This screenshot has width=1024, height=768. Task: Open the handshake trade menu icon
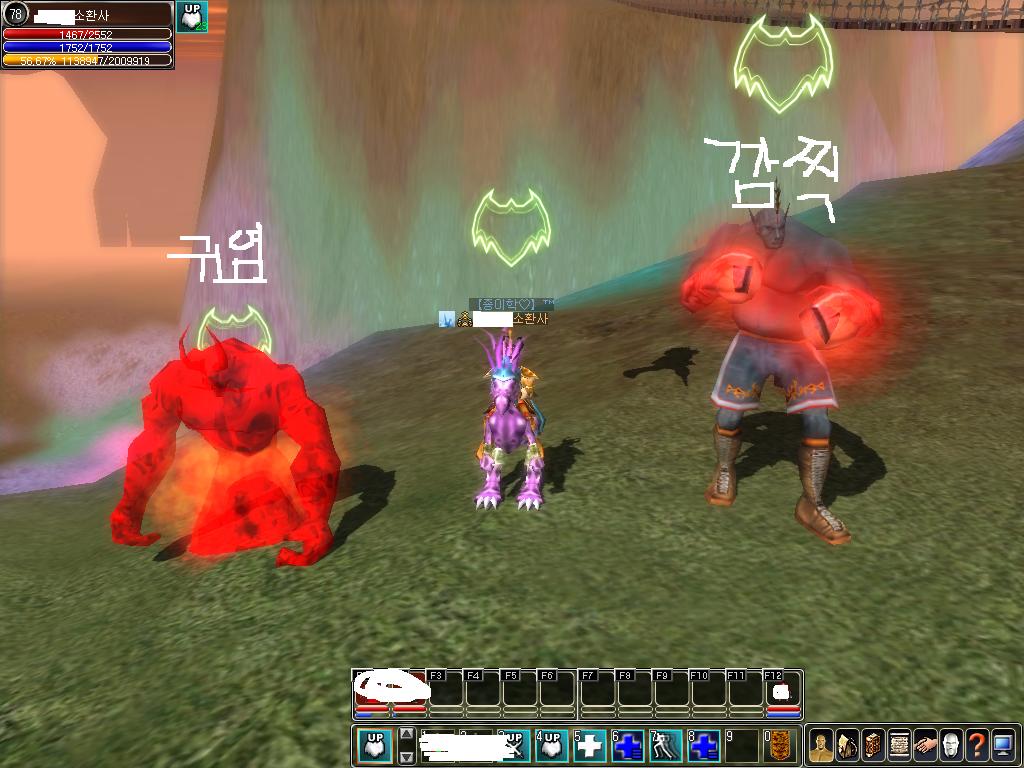pos(925,746)
